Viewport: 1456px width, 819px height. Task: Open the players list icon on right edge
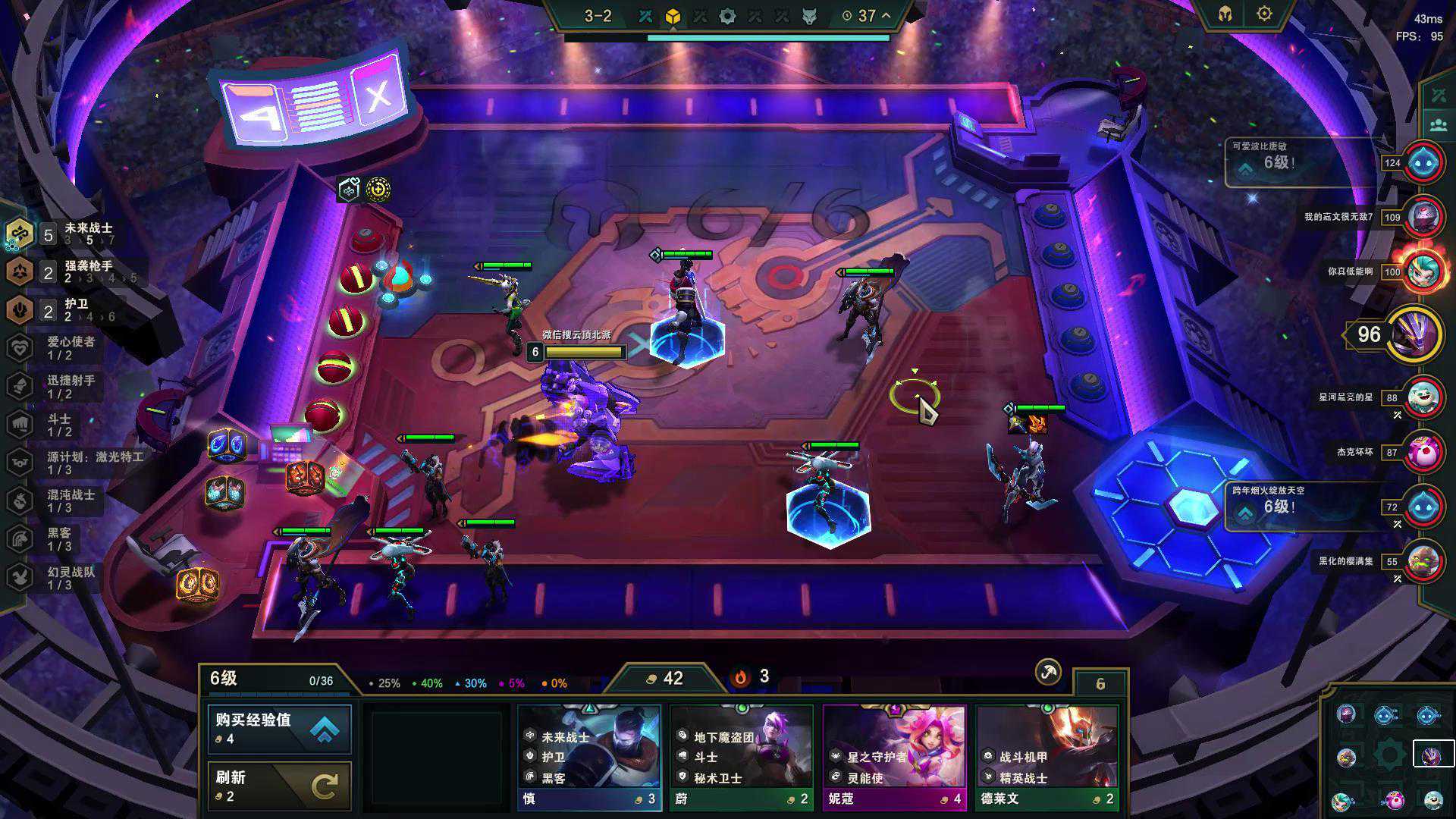coord(1438,125)
